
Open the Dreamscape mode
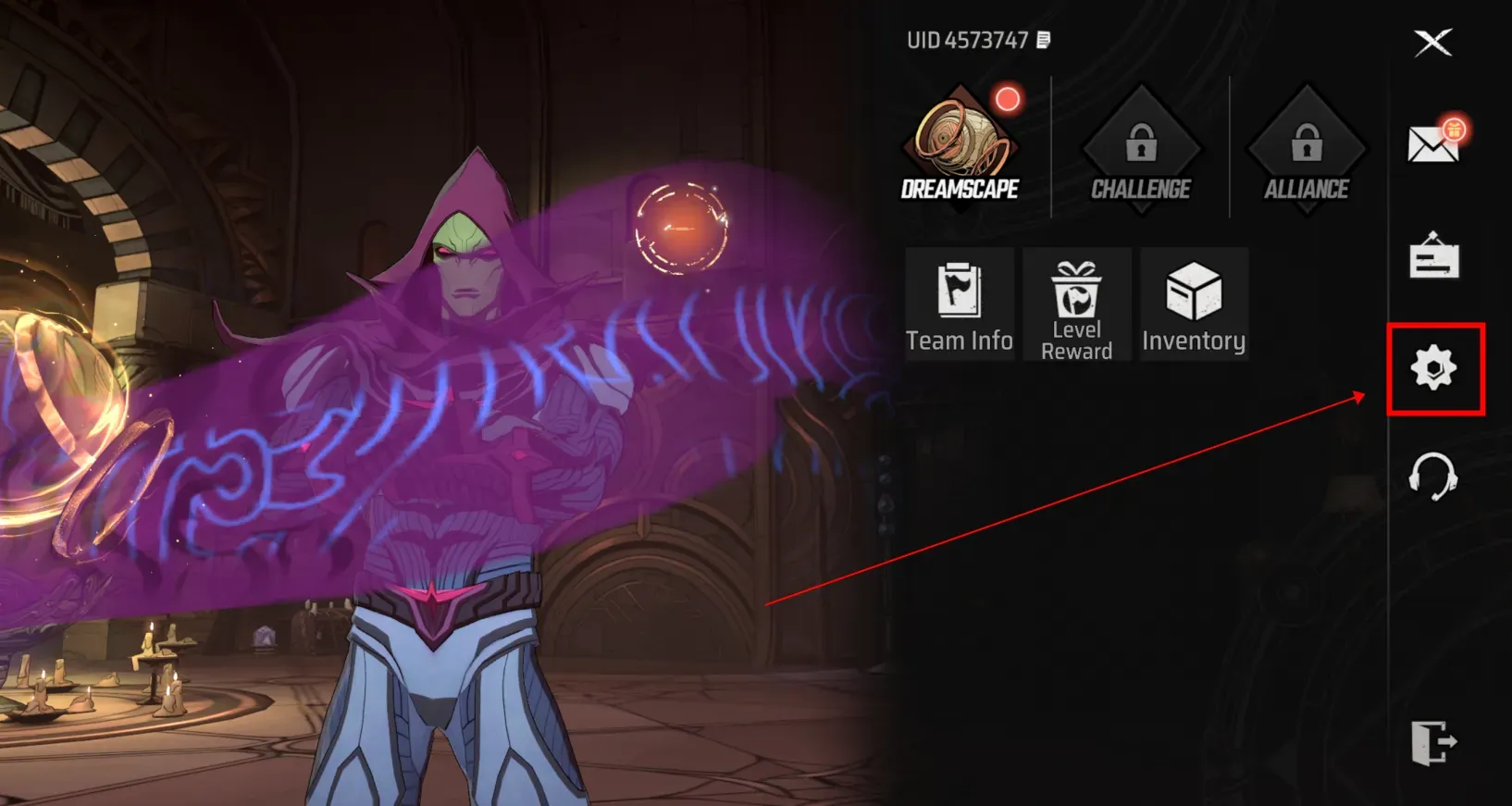pyautogui.click(x=960, y=148)
